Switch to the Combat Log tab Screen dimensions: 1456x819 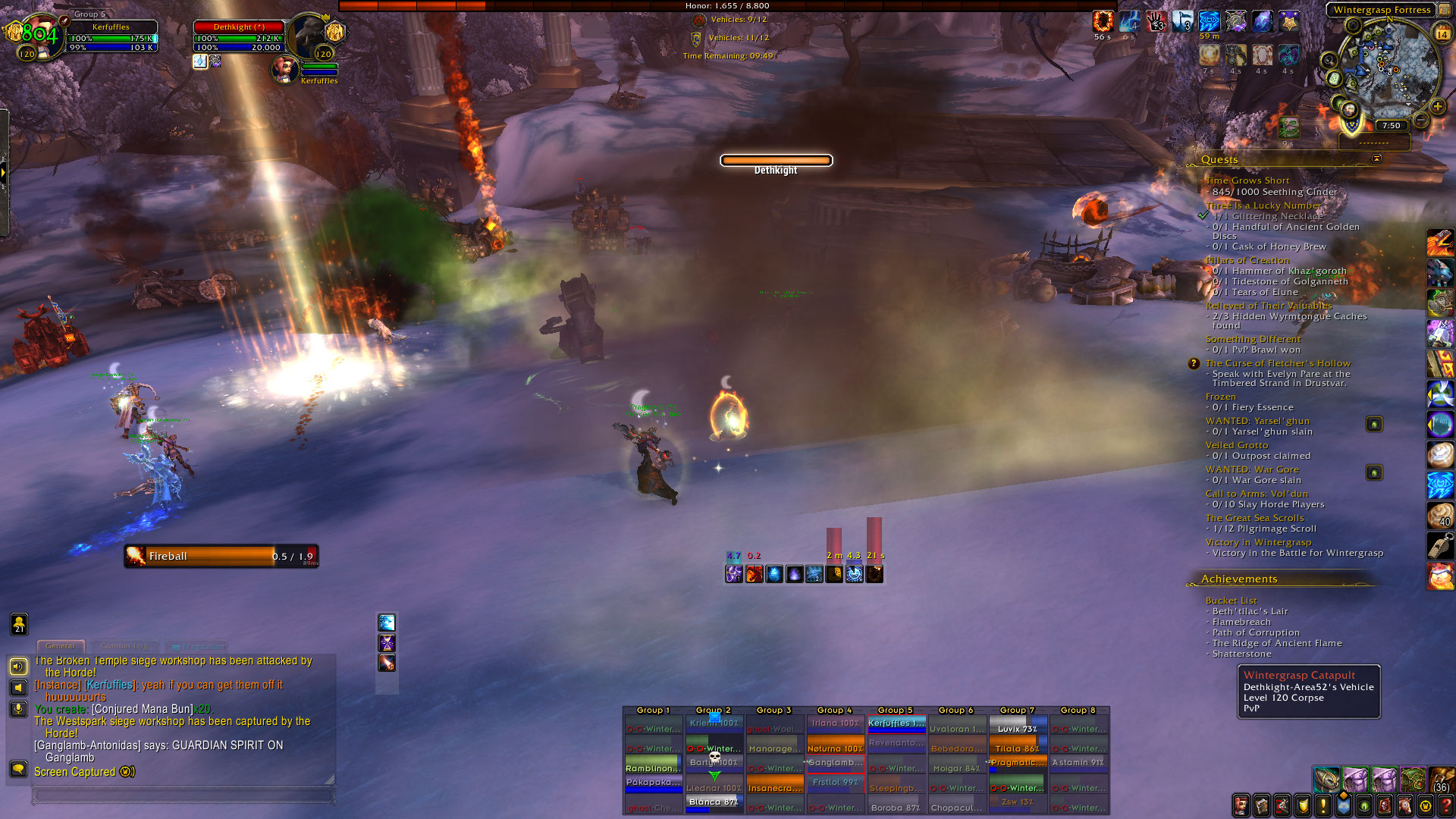coord(124,646)
